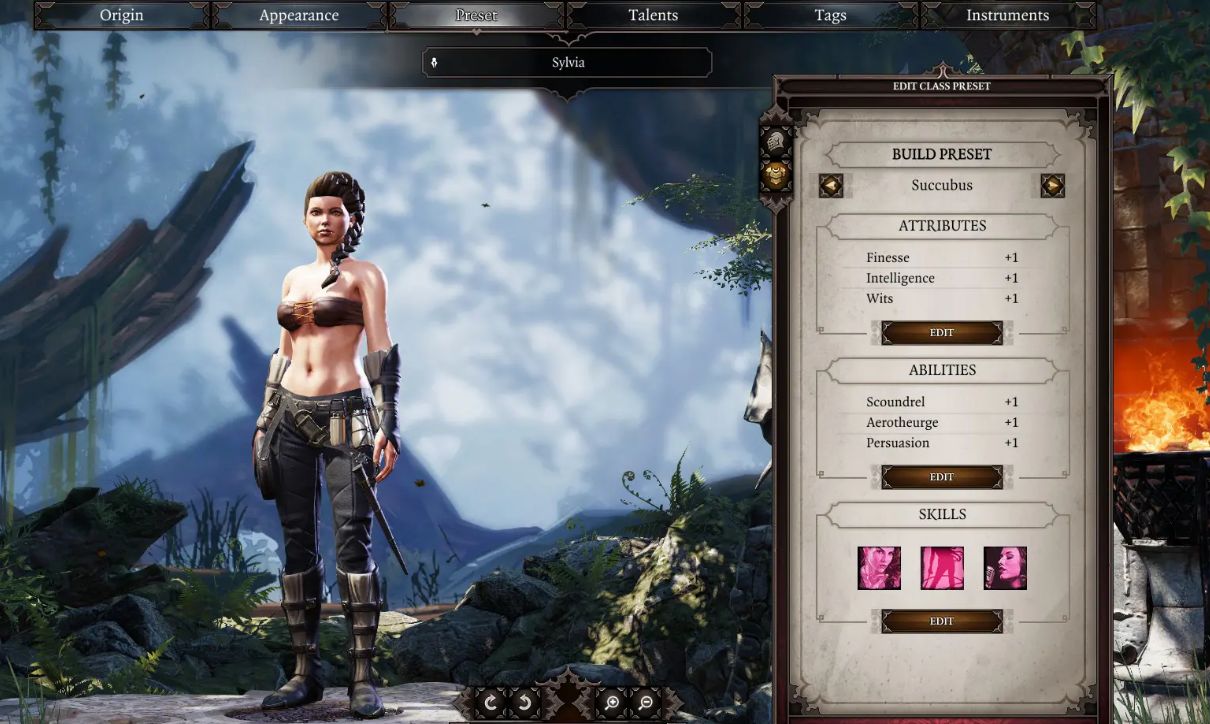Screen dimensions: 1210x724
Task: Edit the Skills section
Action: coord(942,621)
